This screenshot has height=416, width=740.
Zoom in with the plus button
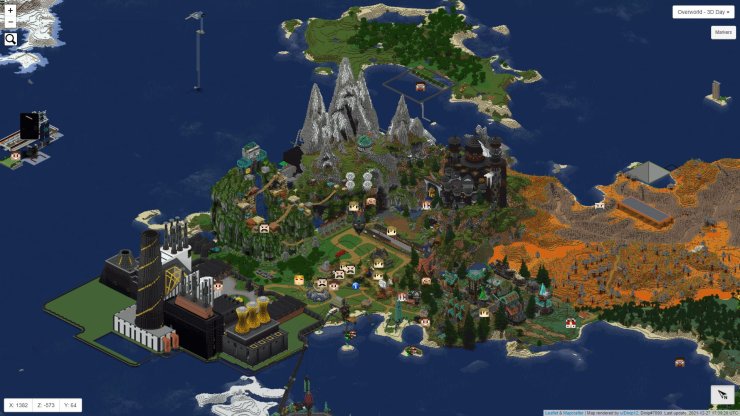[x=10, y=11]
